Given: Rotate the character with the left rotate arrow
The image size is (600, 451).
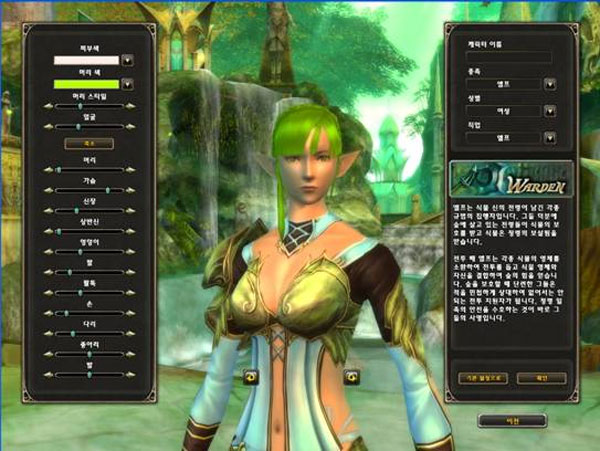Looking at the screenshot, I should click(251, 376).
